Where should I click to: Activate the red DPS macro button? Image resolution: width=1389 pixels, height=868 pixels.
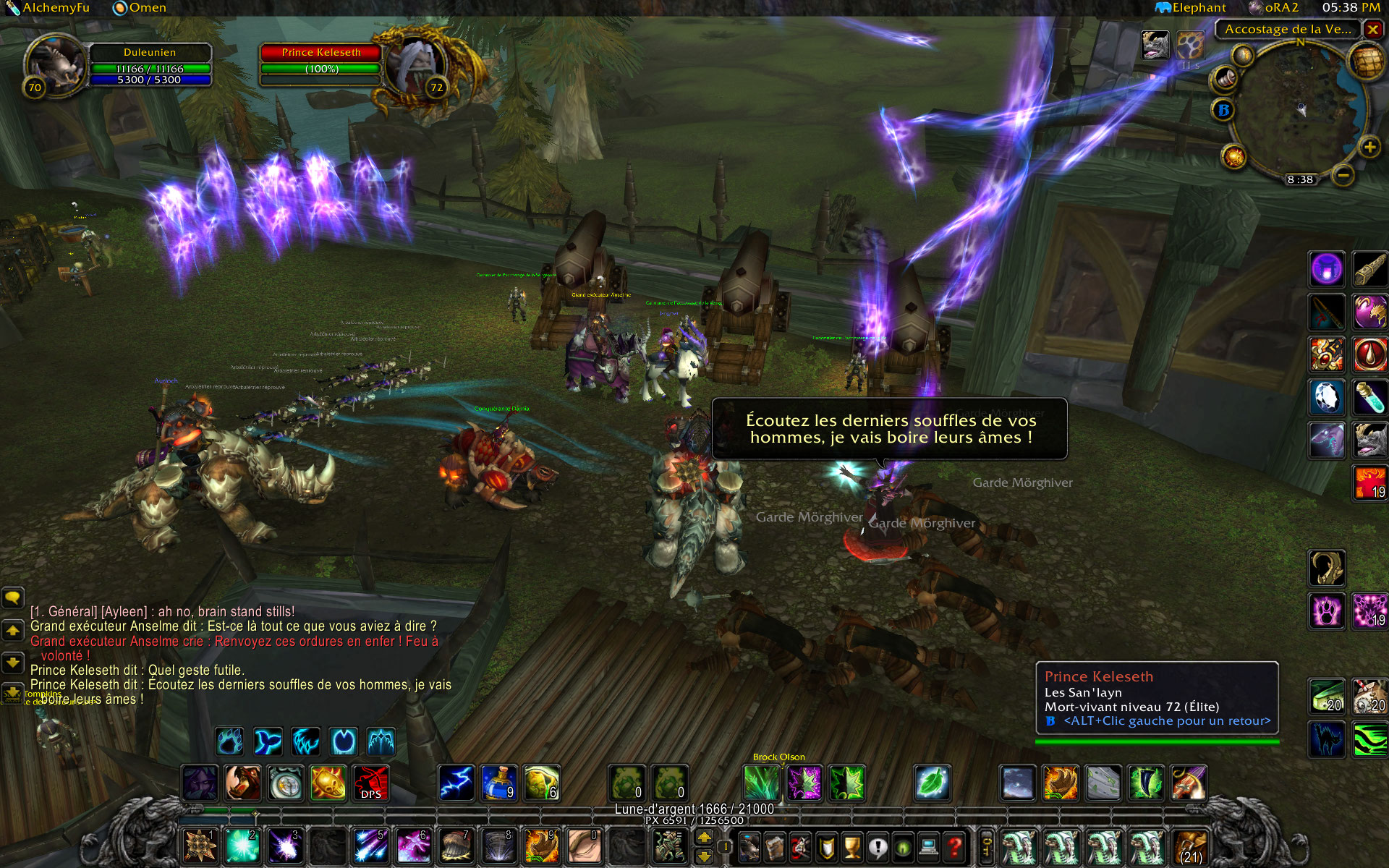[x=371, y=783]
